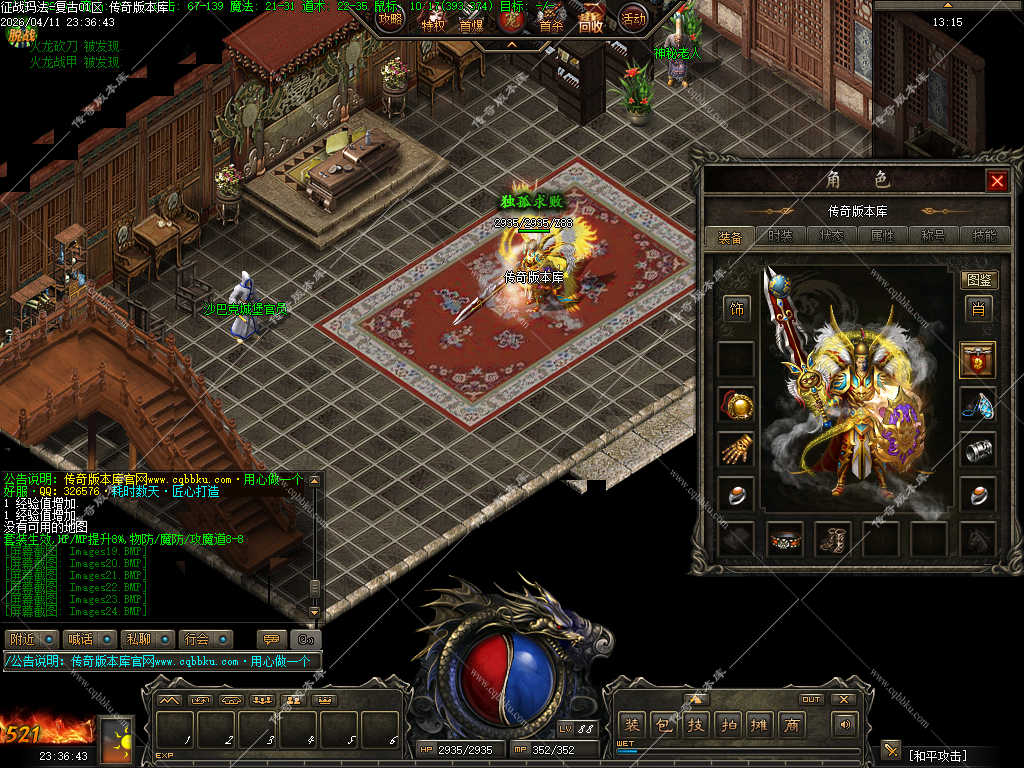Toggle the sound speaker button

pos(846,725)
